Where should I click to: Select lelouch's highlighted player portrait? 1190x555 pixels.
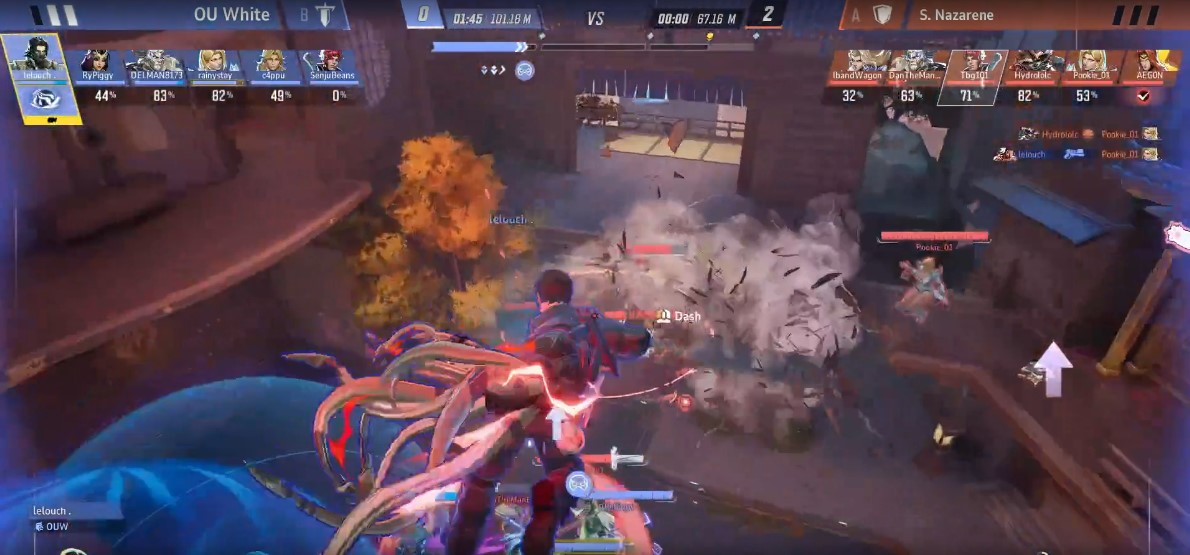coord(35,57)
